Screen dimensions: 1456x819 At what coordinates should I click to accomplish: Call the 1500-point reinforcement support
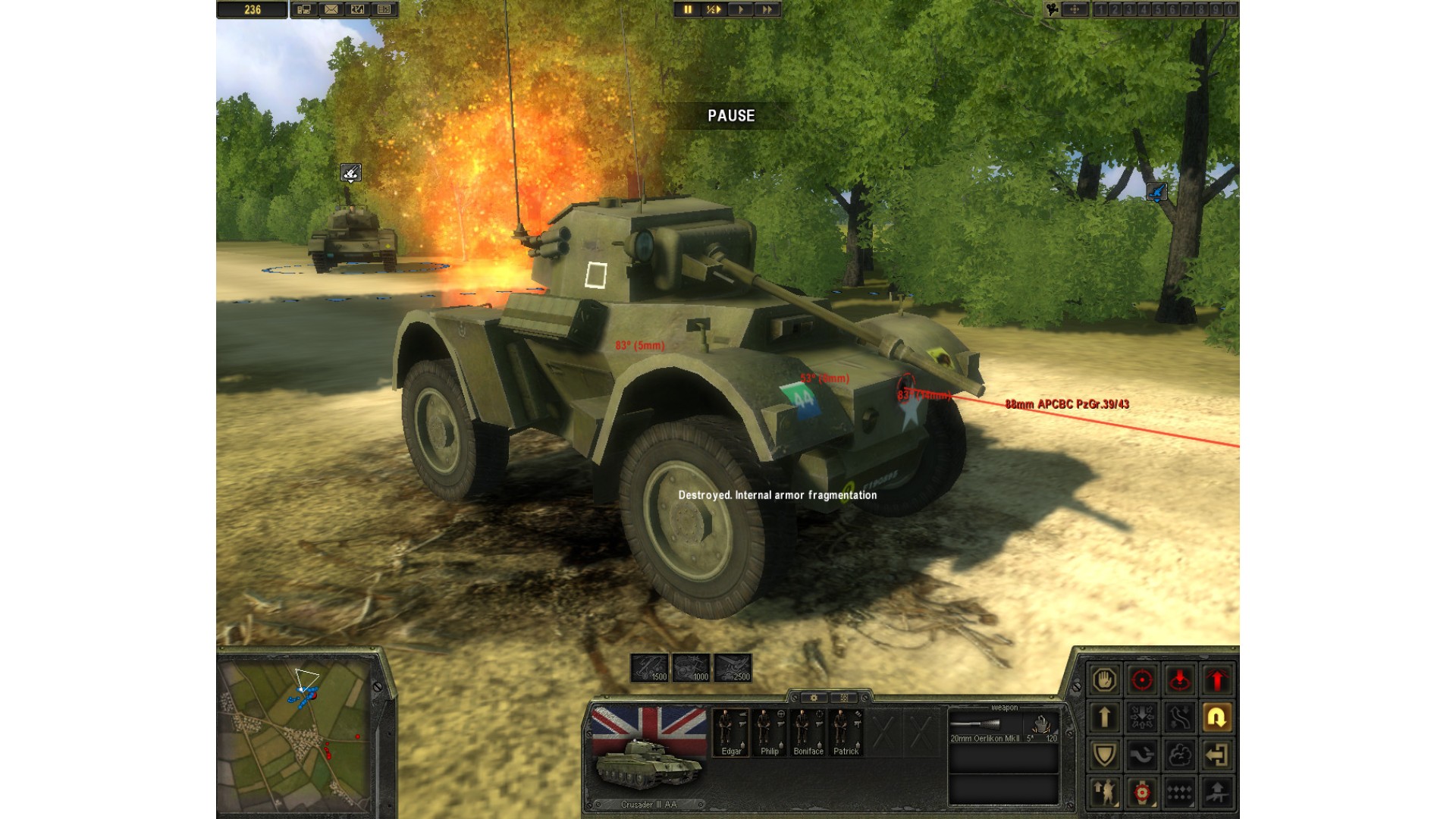[650, 667]
